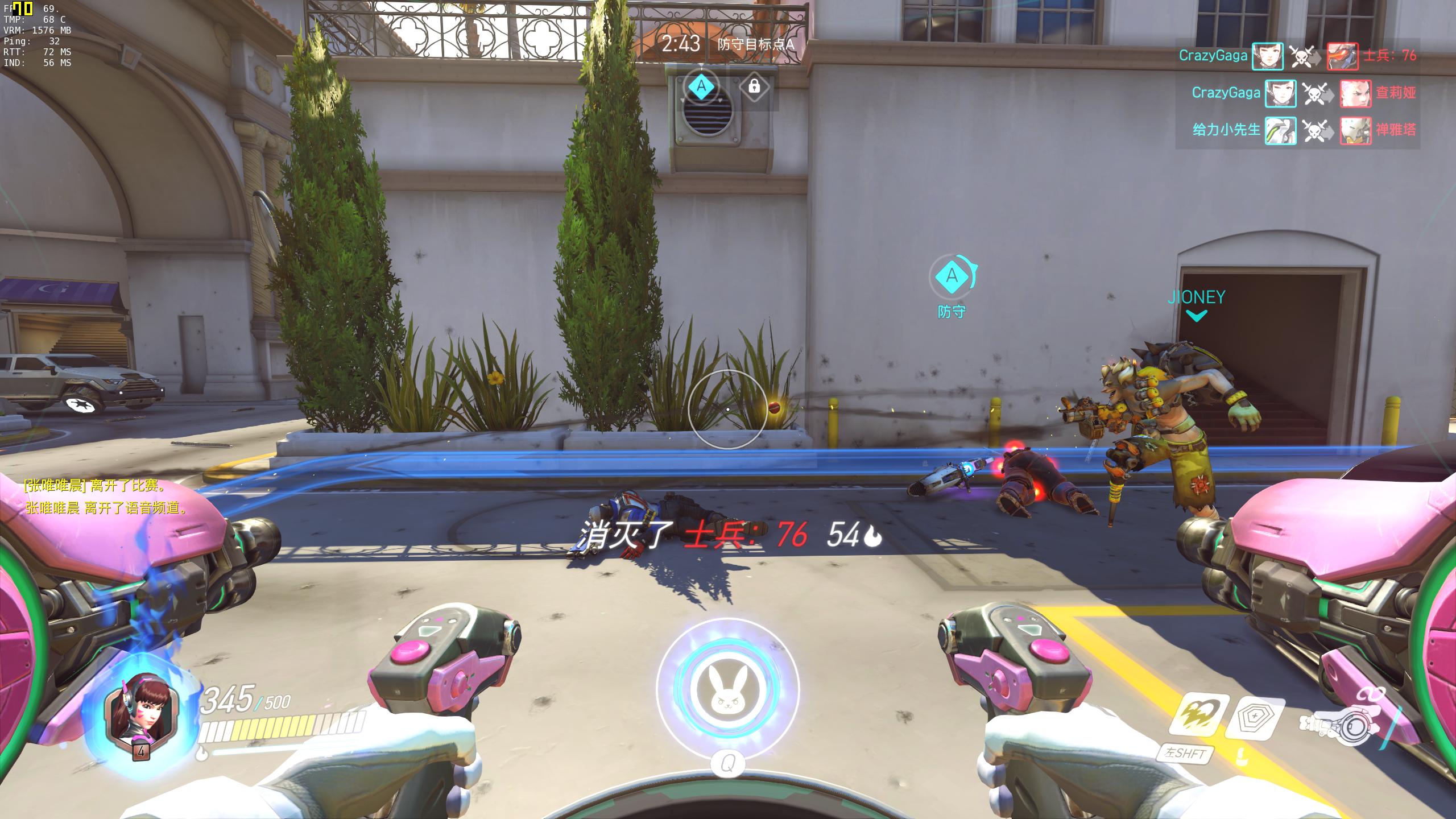Choose the 查莉娅 Zarya portrait in kill feed
The image size is (1456, 819).
tap(1355, 93)
